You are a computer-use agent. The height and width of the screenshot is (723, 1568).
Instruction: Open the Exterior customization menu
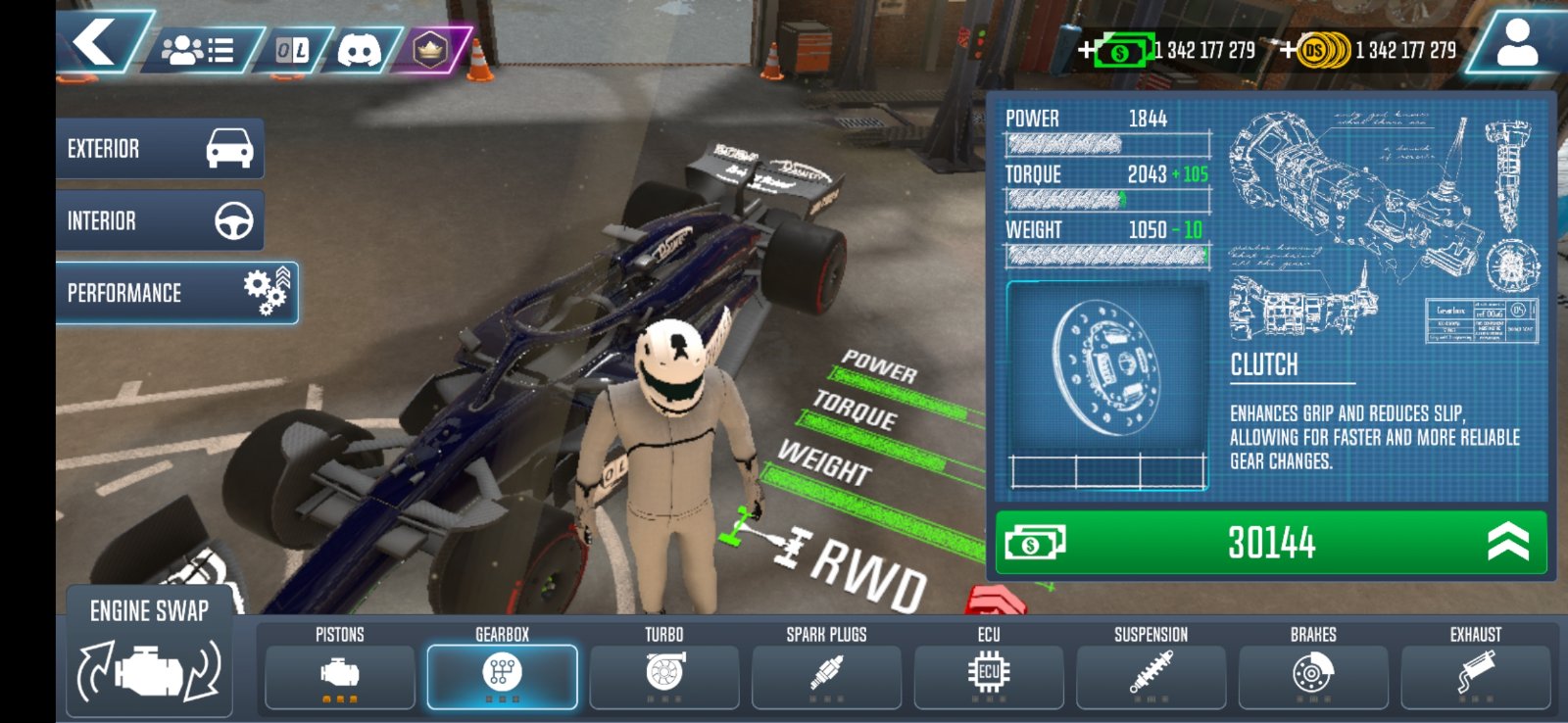pos(160,149)
